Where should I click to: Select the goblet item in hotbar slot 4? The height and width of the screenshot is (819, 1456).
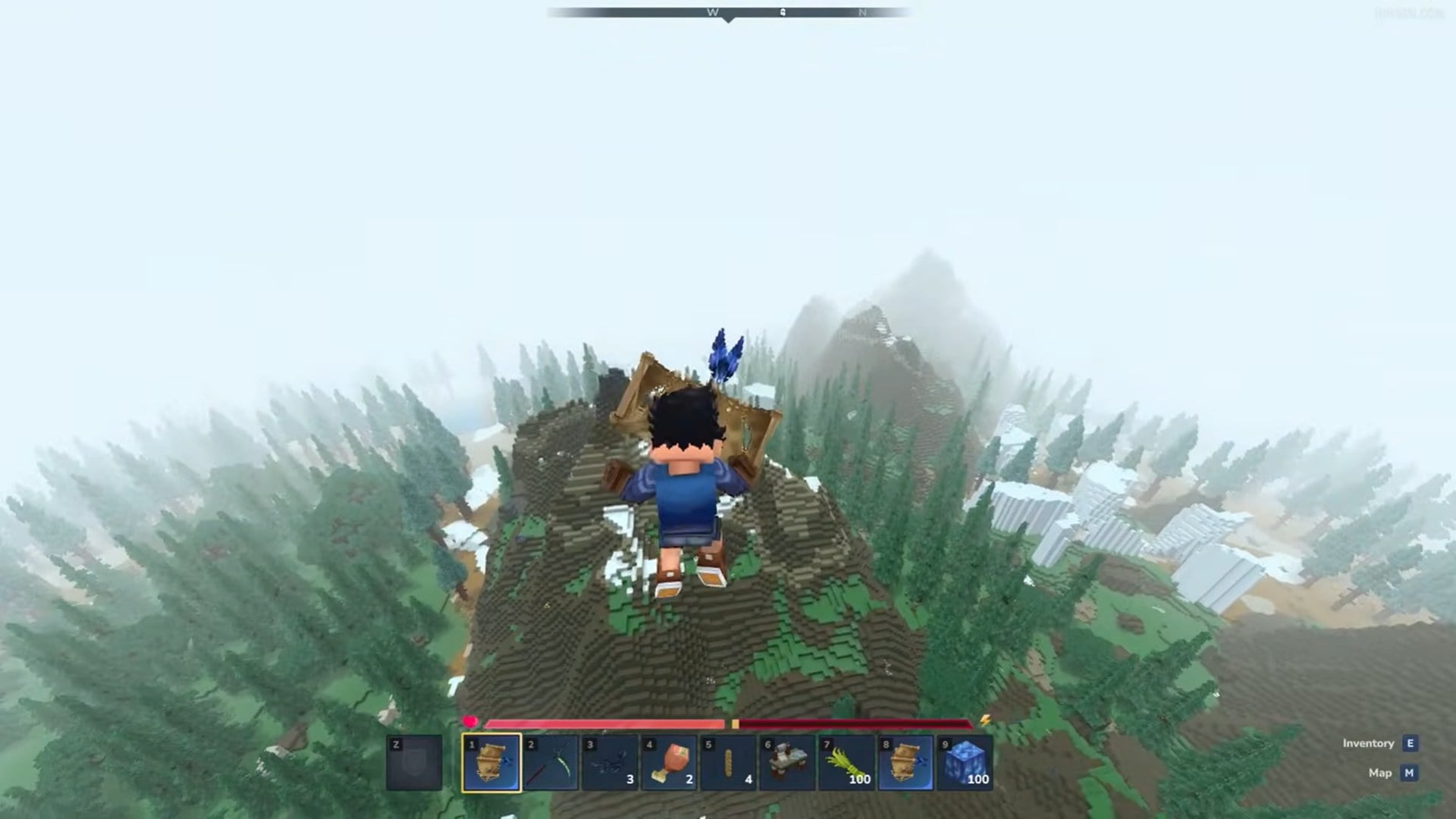click(669, 764)
